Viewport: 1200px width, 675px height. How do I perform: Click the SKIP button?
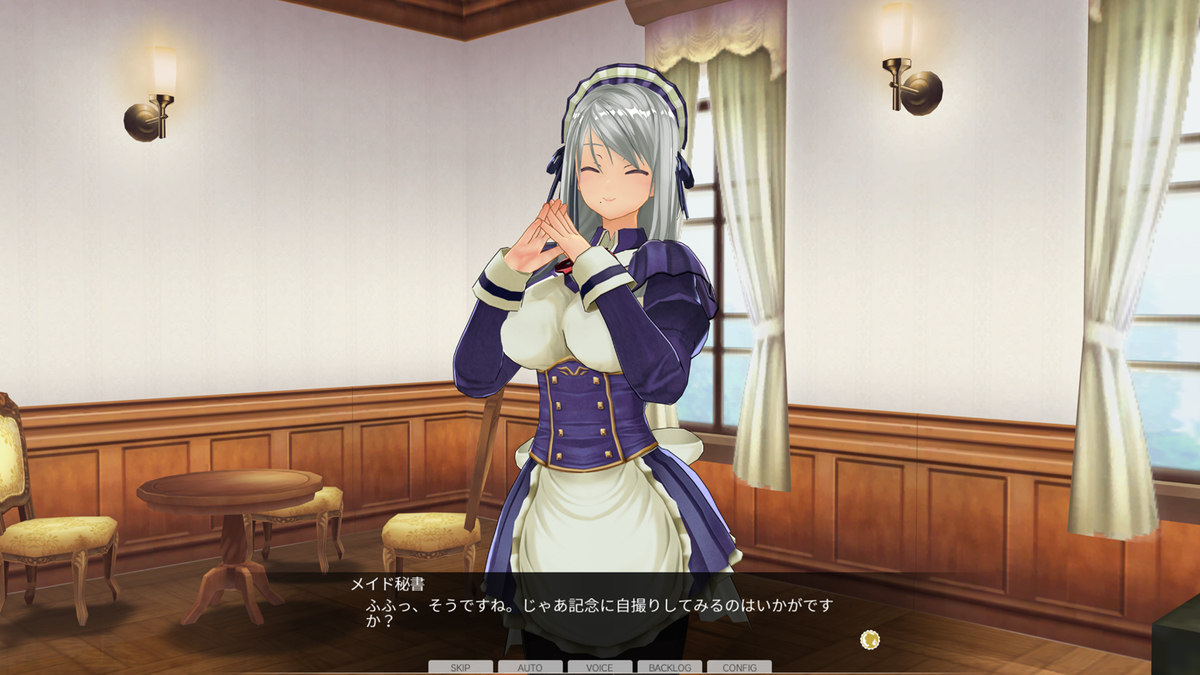[x=460, y=667]
